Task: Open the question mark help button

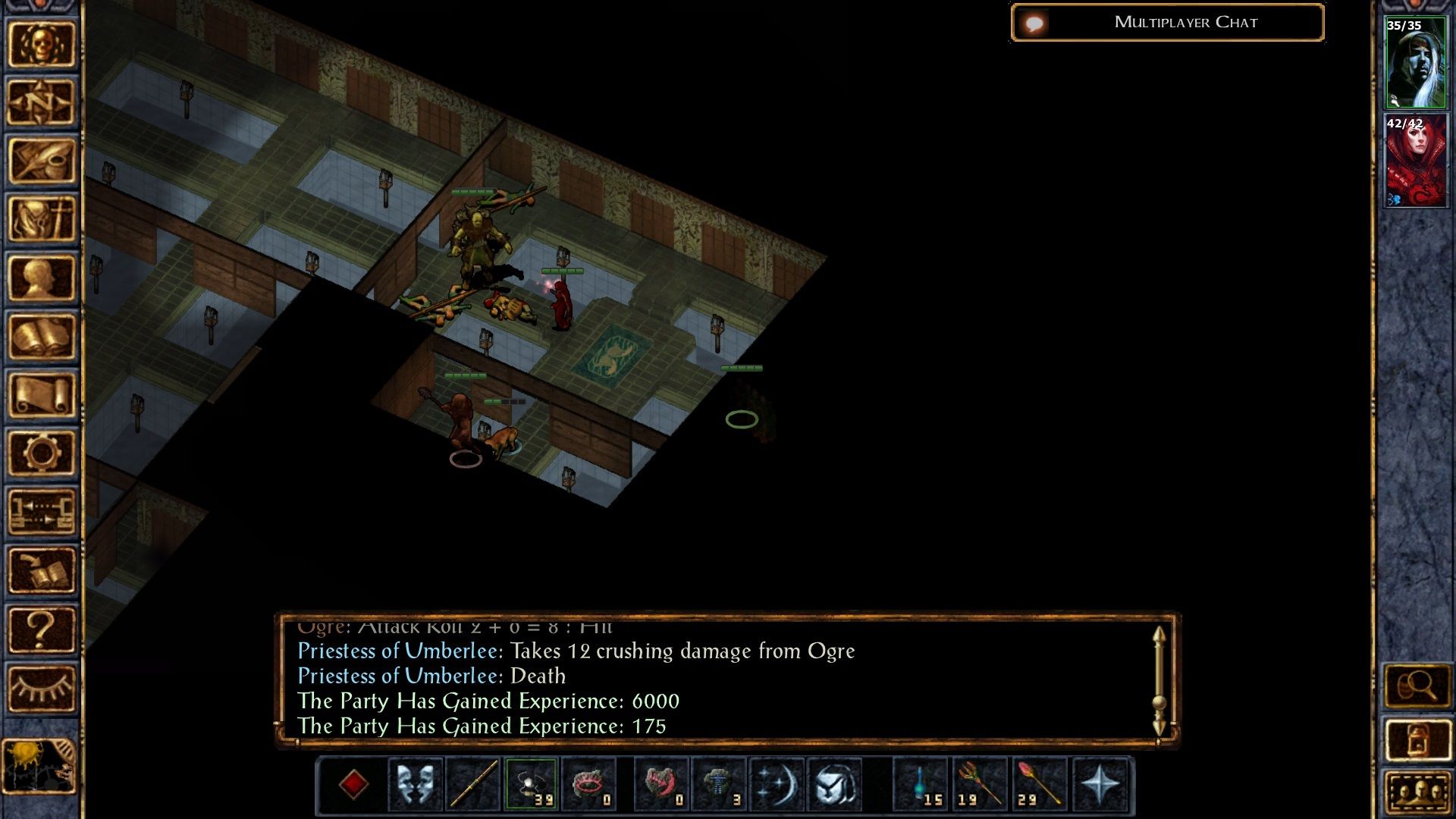Action: click(42, 629)
